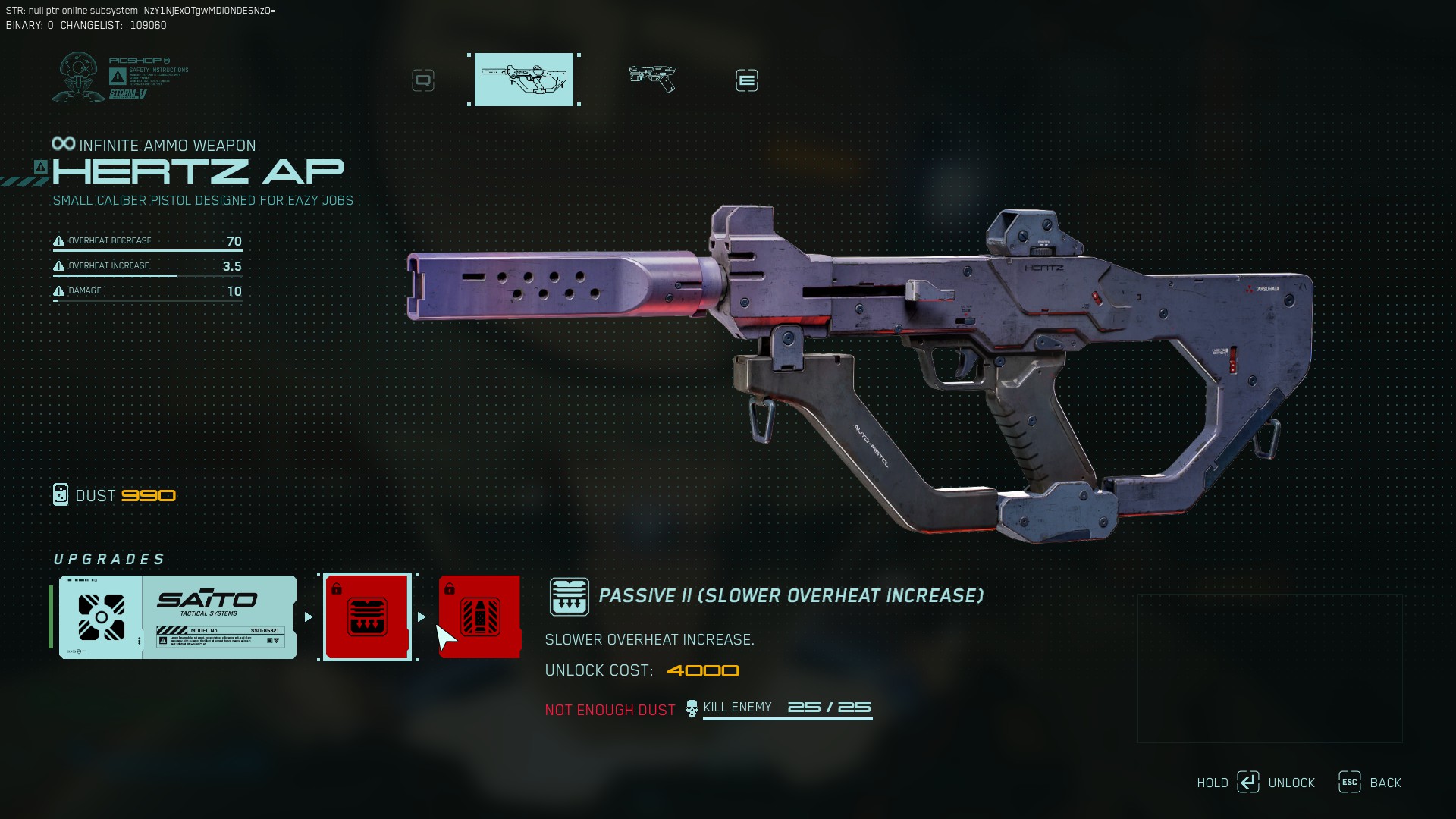The width and height of the screenshot is (1456, 819).
Task: Choose the locked Passive II upgrade tile
Action: click(367, 617)
